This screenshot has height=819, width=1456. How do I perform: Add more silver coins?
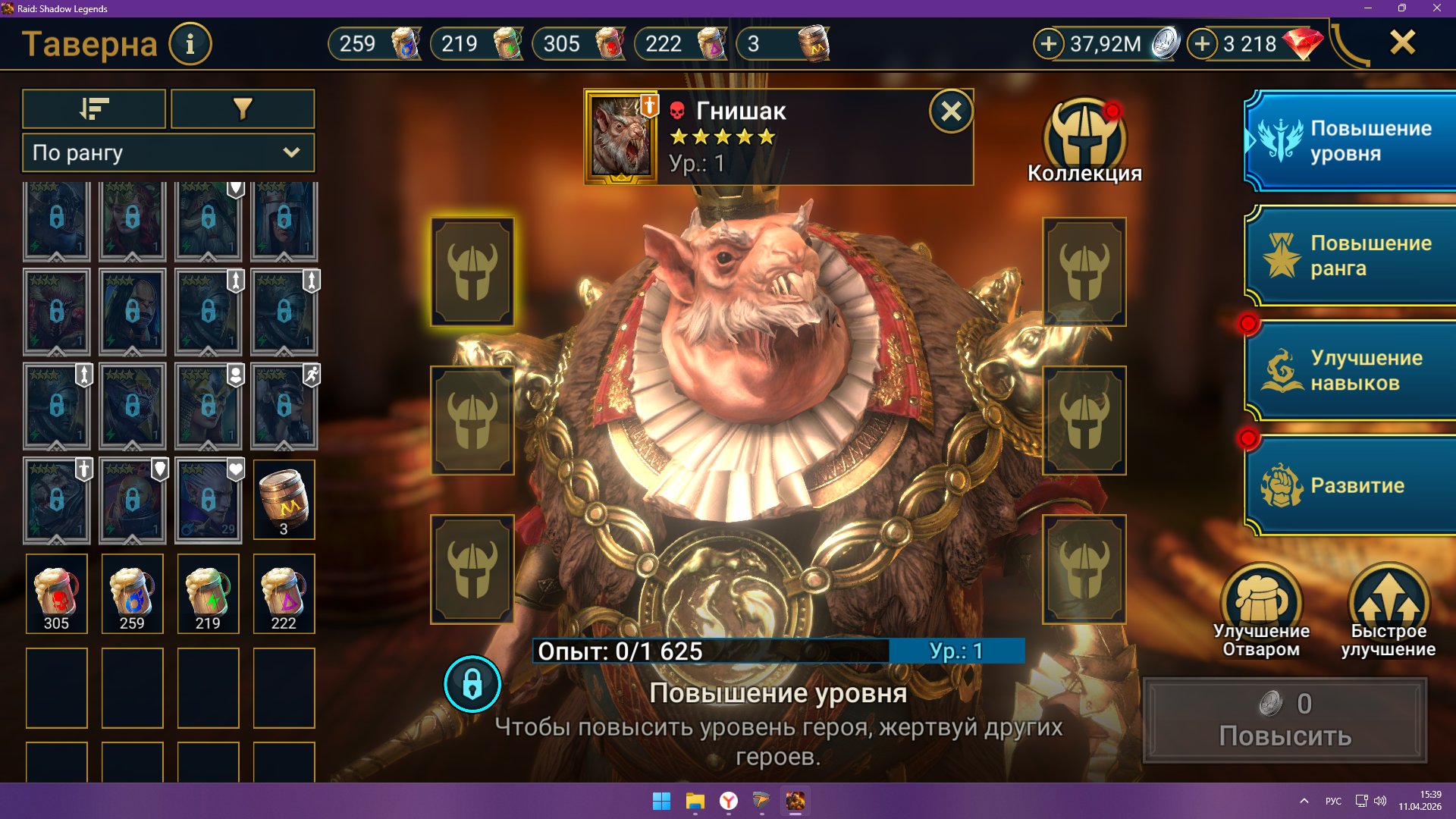click(1049, 44)
